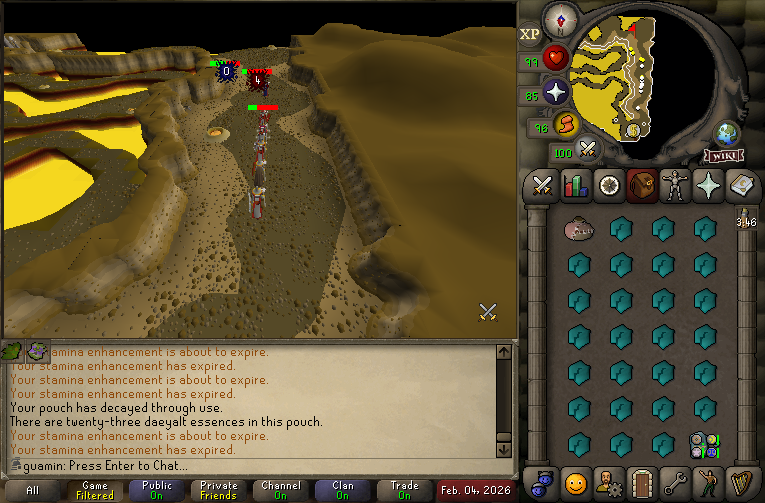
Task: Toggle run using the run energy orb
Action: [x=565, y=124]
